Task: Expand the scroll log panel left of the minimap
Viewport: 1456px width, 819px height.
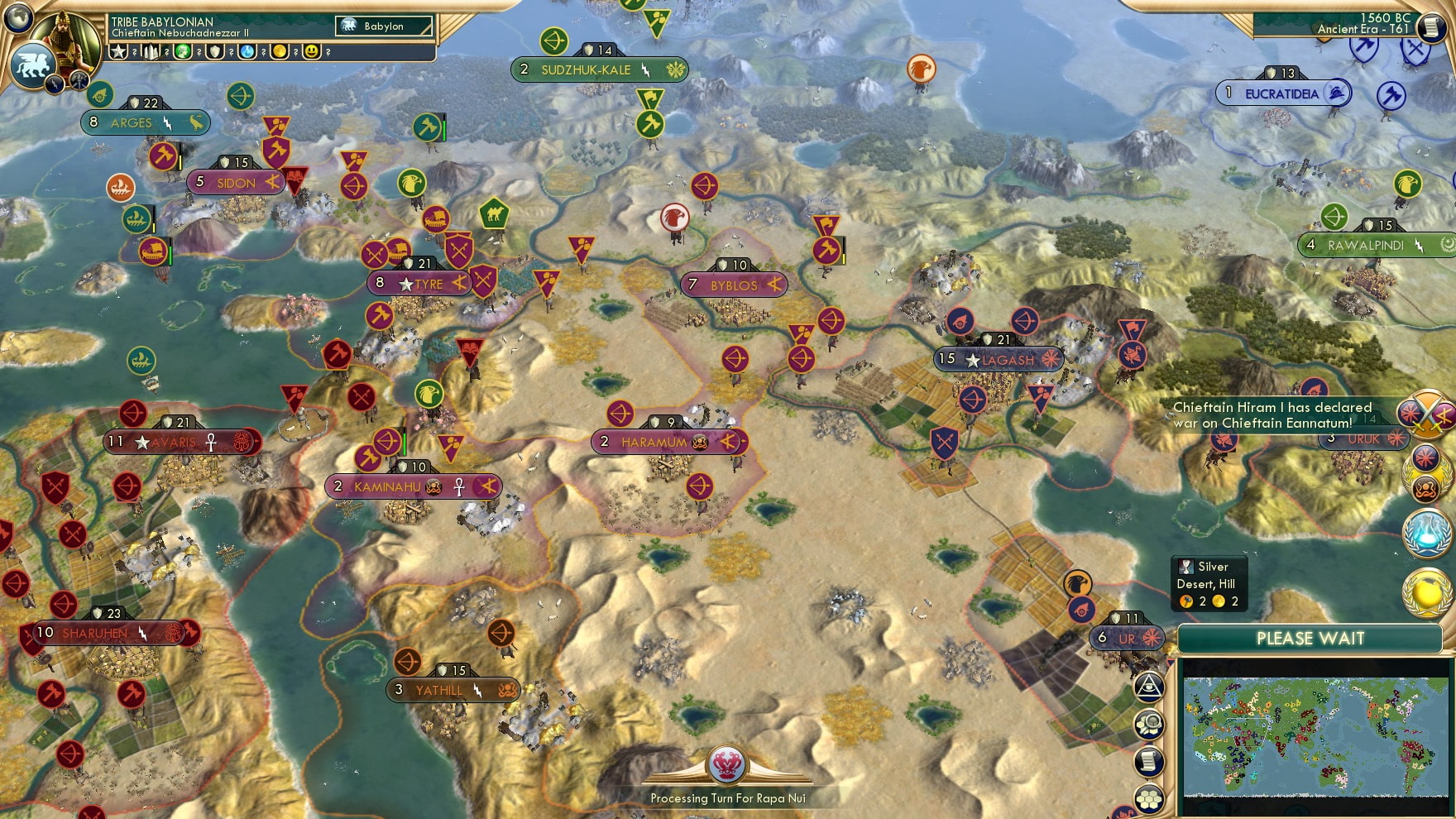Action: tap(1150, 759)
